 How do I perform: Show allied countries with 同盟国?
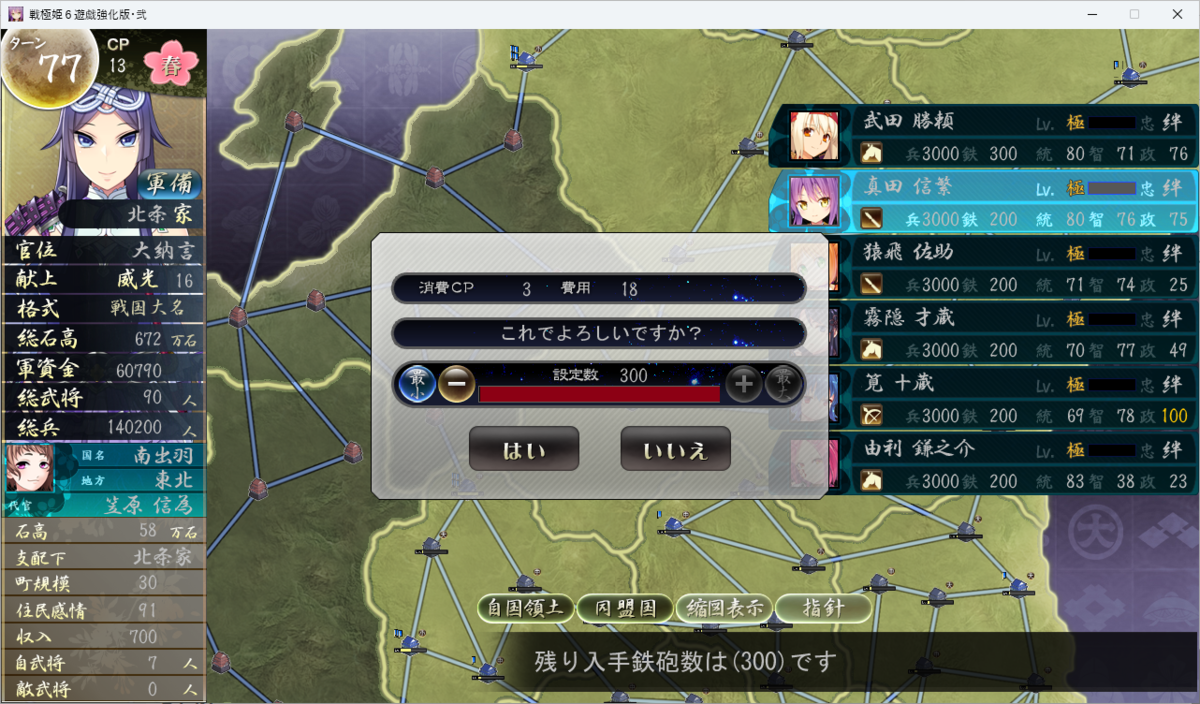(x=626, y=607)
